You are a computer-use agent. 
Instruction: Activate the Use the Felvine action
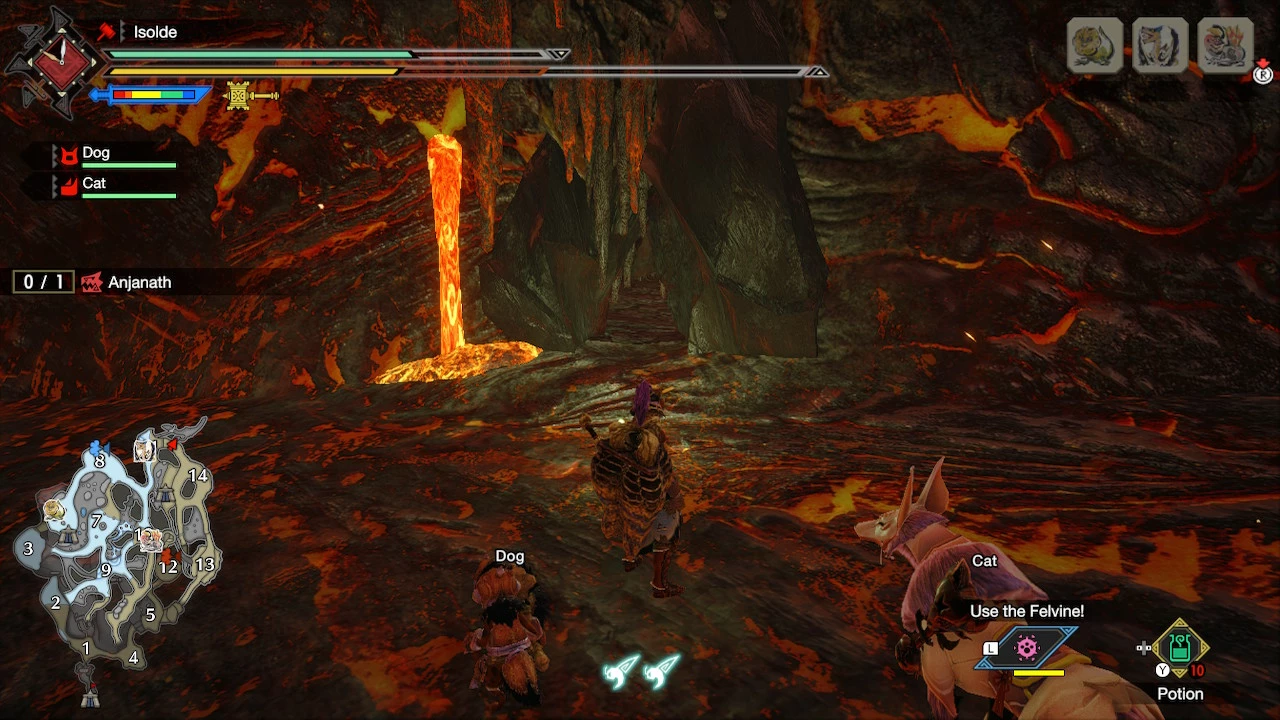pyautogui.click(x=1027, y=647)
